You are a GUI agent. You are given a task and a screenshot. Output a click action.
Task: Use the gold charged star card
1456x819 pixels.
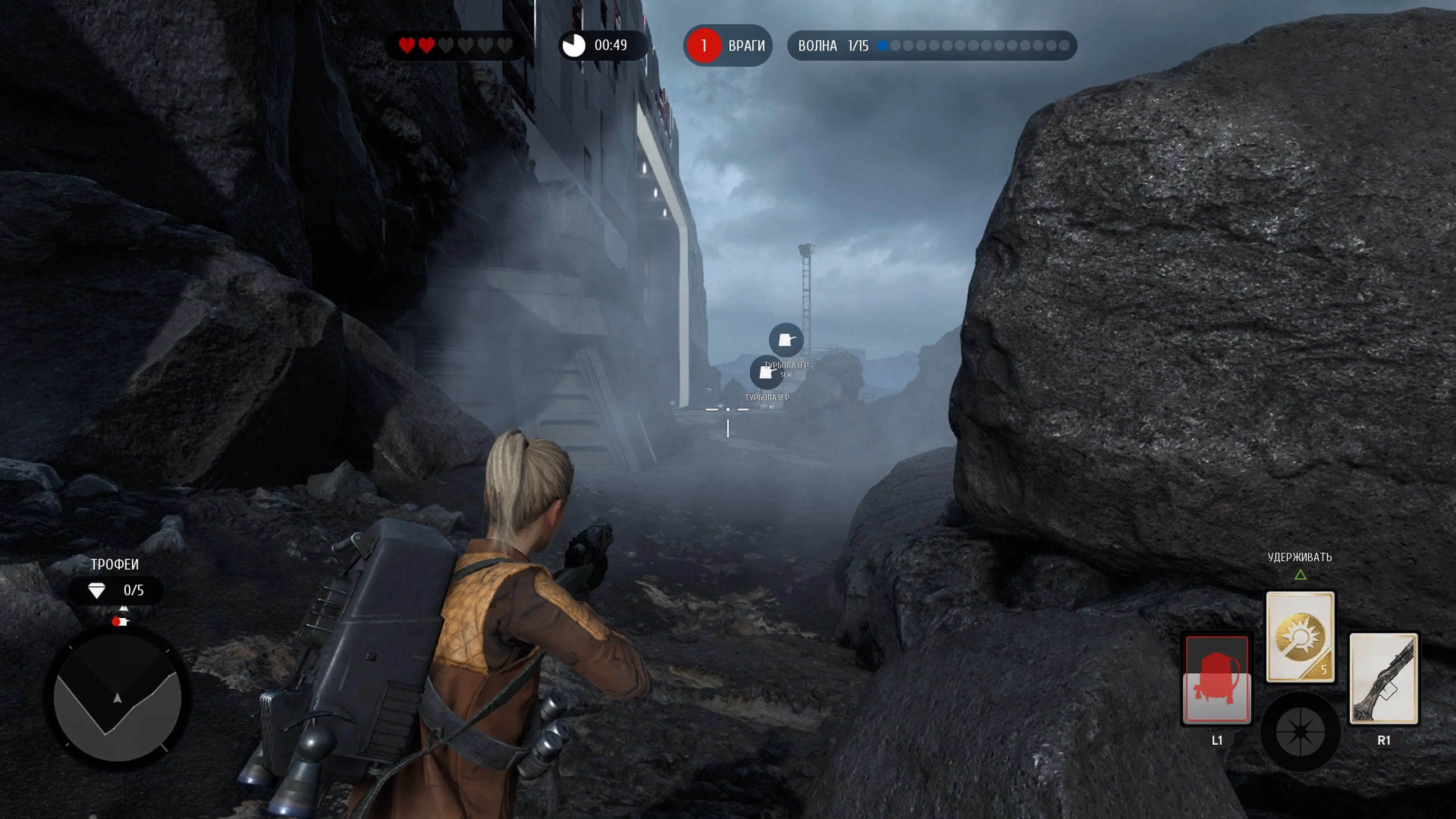pyautogui.click(x=1300, y=637)
